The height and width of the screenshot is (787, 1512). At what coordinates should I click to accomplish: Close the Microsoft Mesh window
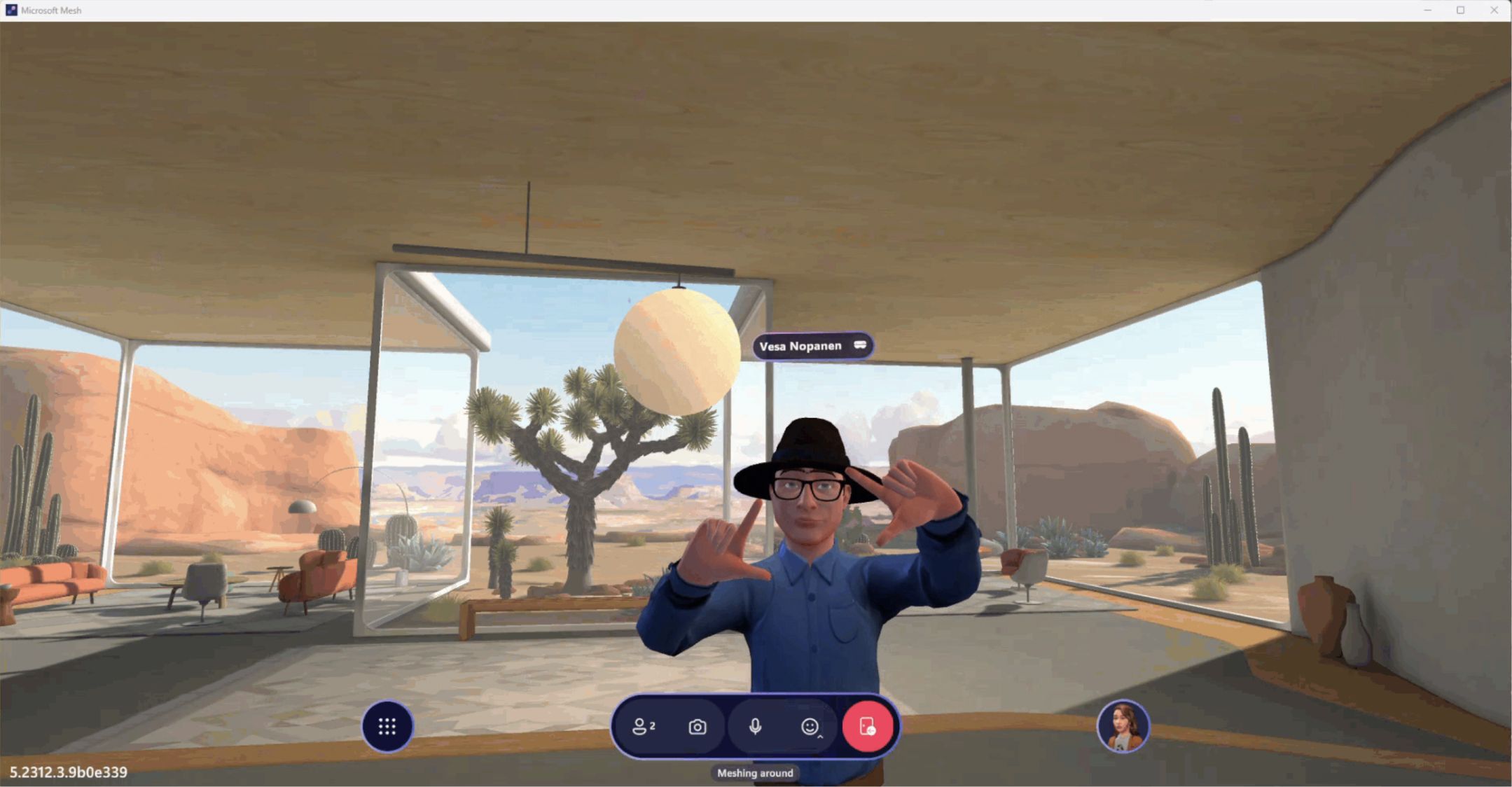[x=1494, y=10]
